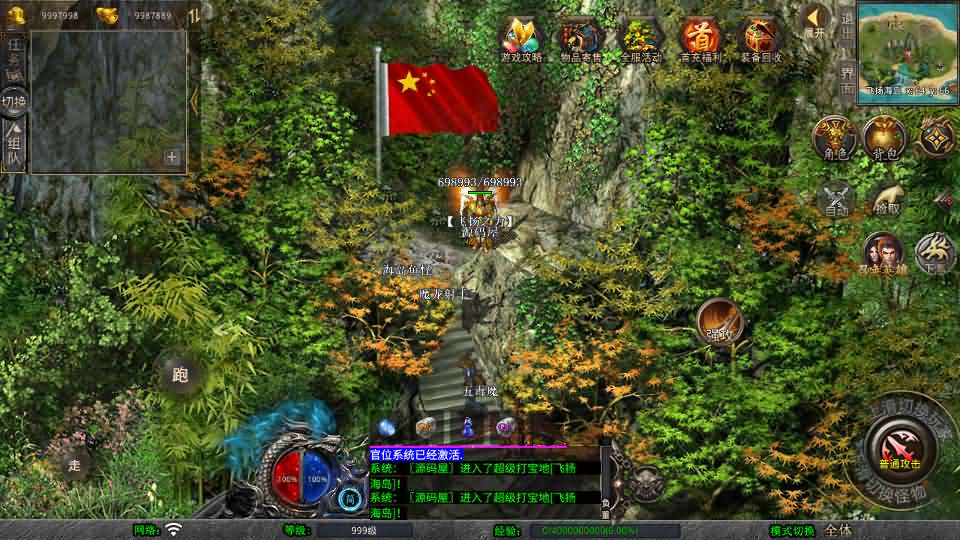Screen dimensions: 960x540
Task: Click the plus button in the quest panel
Action: pos(172,157)
